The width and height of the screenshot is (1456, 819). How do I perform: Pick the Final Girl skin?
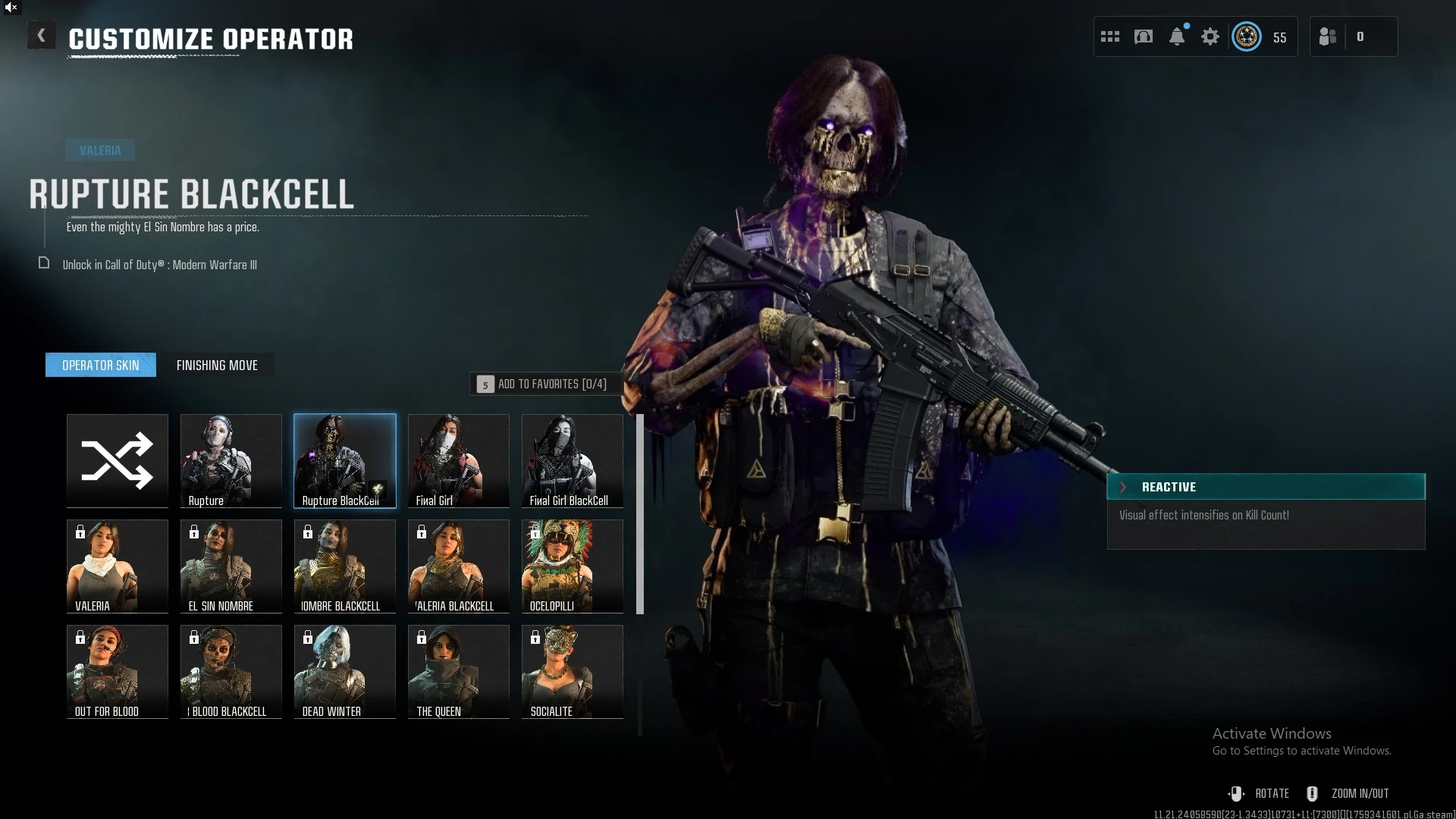(459, 460)
